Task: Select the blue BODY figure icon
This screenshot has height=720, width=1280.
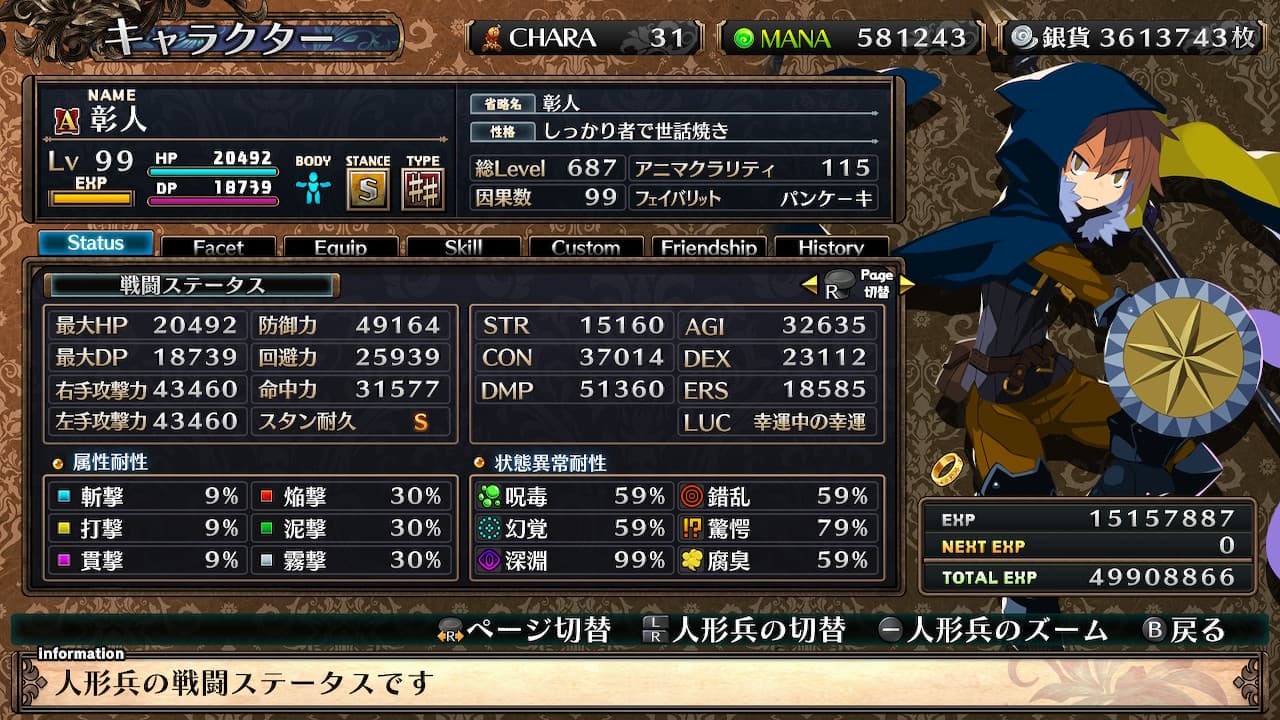Action: tap(313, 188)
